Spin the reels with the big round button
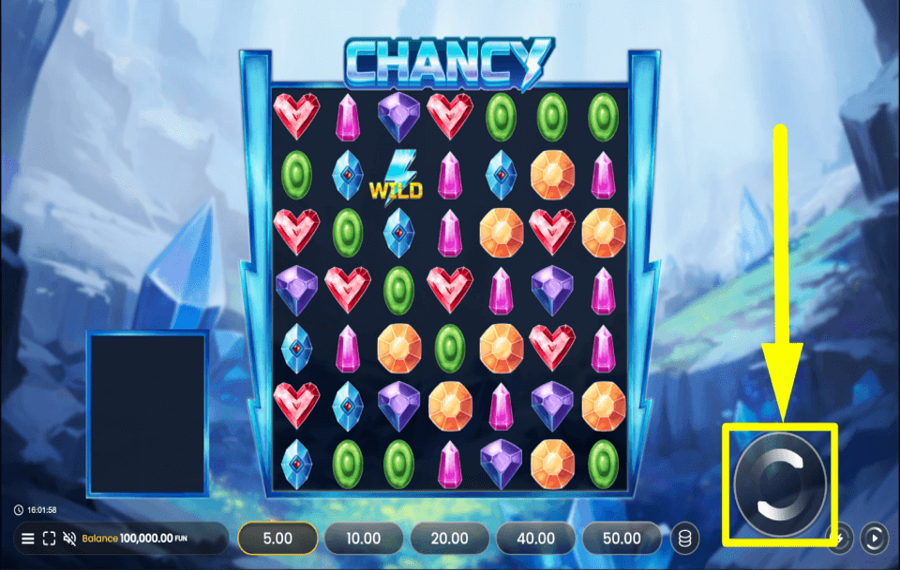Image resolution: width=900 pixels, height=570 pixels. 780,484
